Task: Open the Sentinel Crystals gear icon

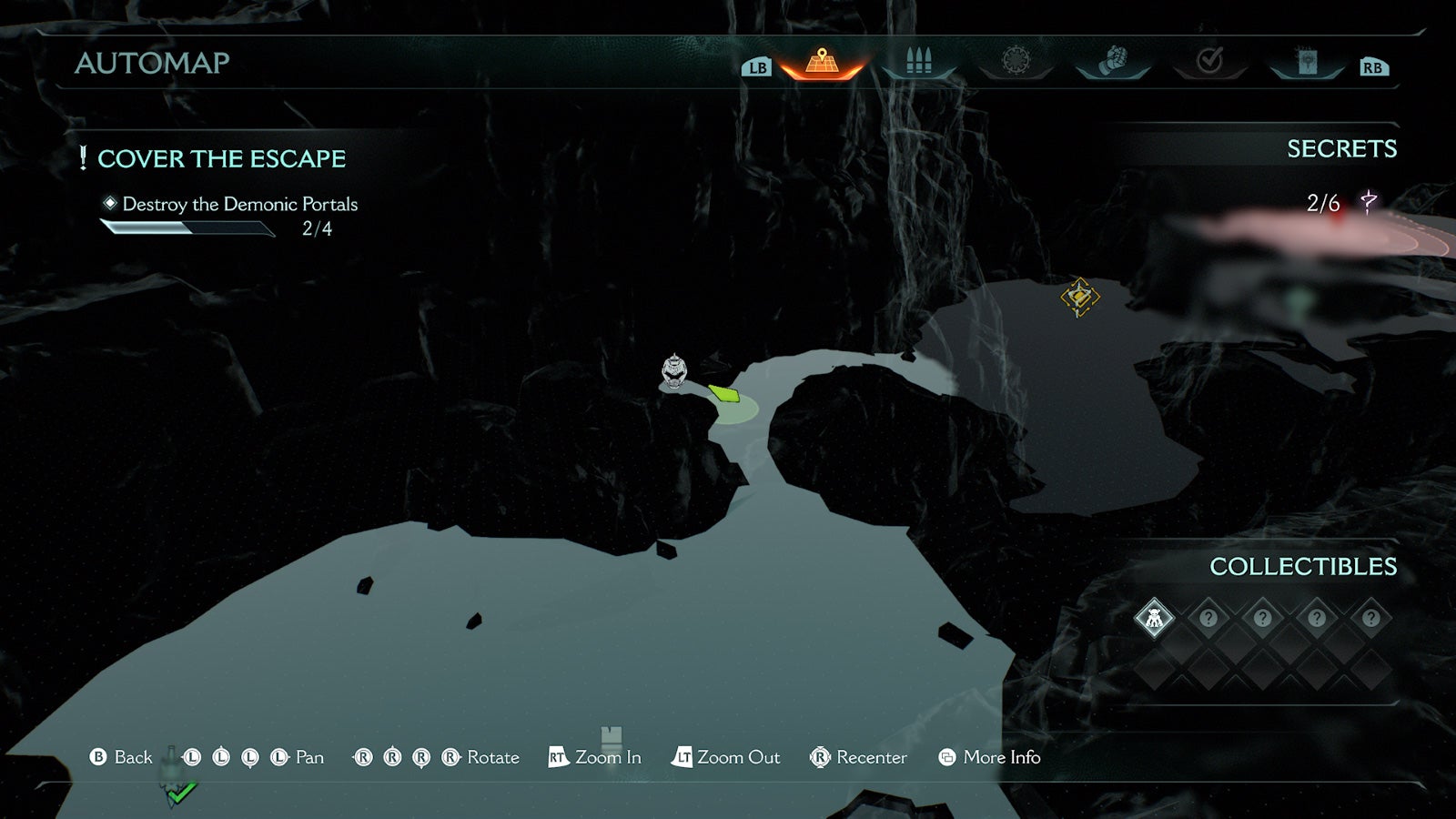Action: (1016, 62)
